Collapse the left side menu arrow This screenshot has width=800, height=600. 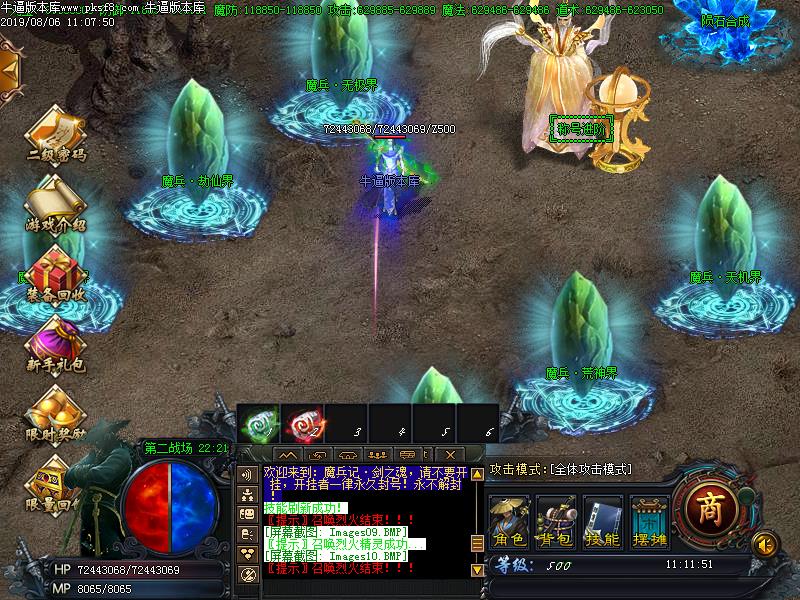click(10, 68)
